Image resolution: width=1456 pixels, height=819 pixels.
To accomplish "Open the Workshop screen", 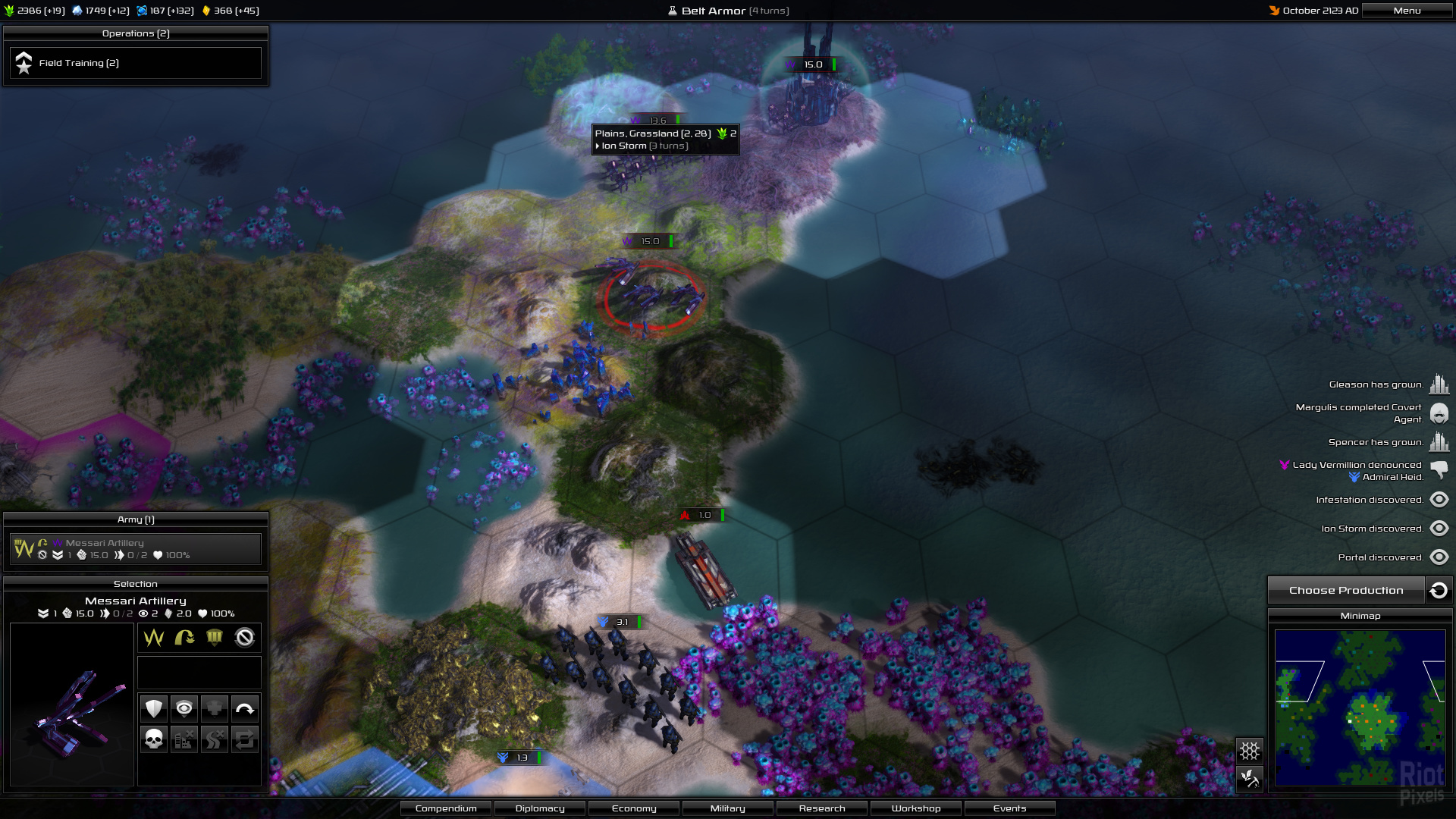I will [916, 808].
